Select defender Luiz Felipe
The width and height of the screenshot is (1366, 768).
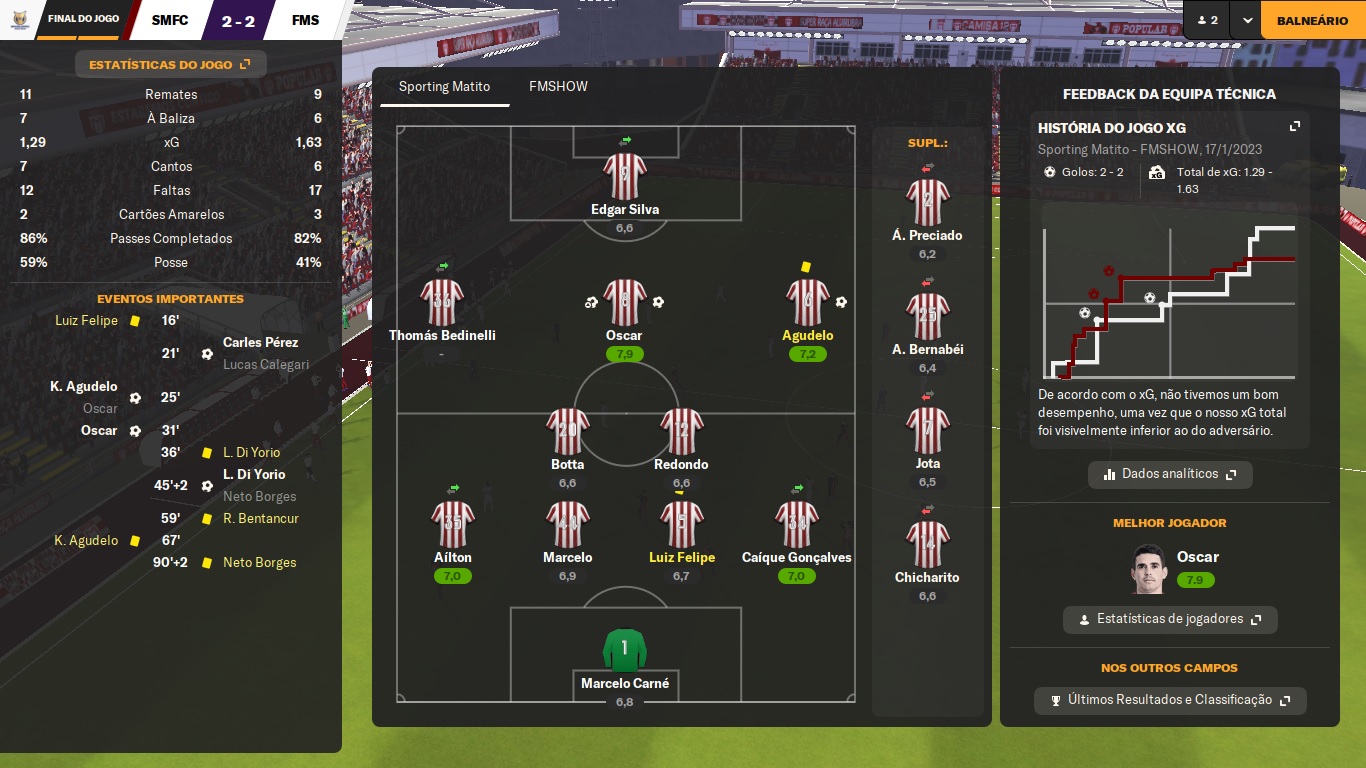tap(682, 527)
